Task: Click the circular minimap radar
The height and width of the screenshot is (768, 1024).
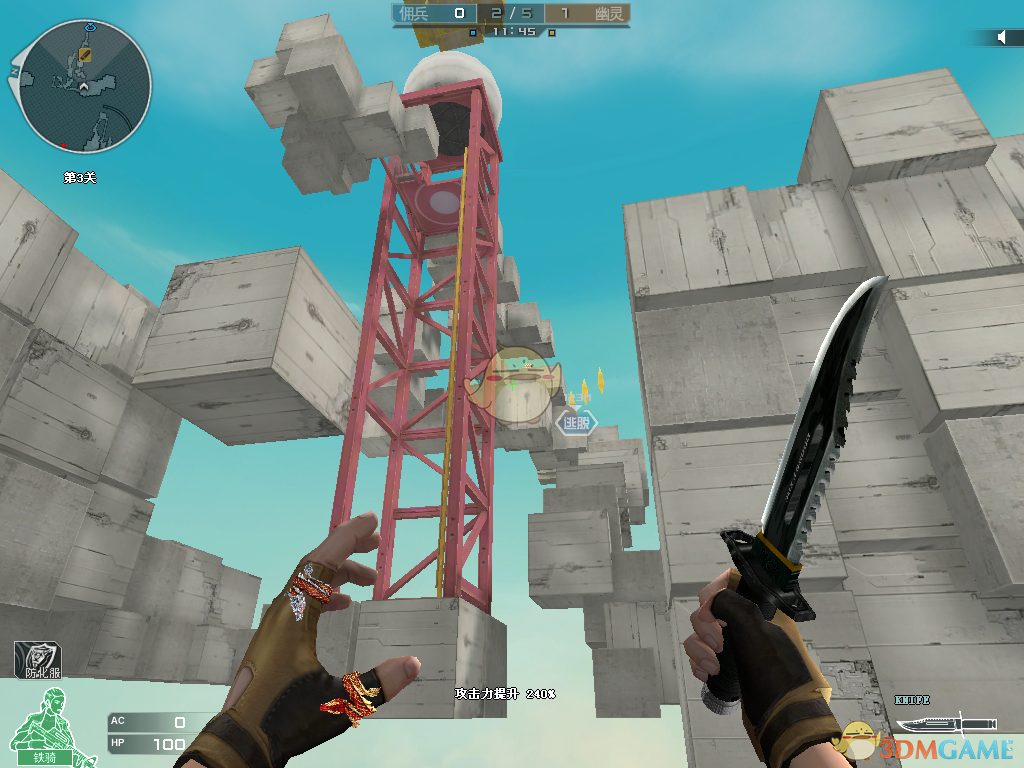Action: (85, 86)
